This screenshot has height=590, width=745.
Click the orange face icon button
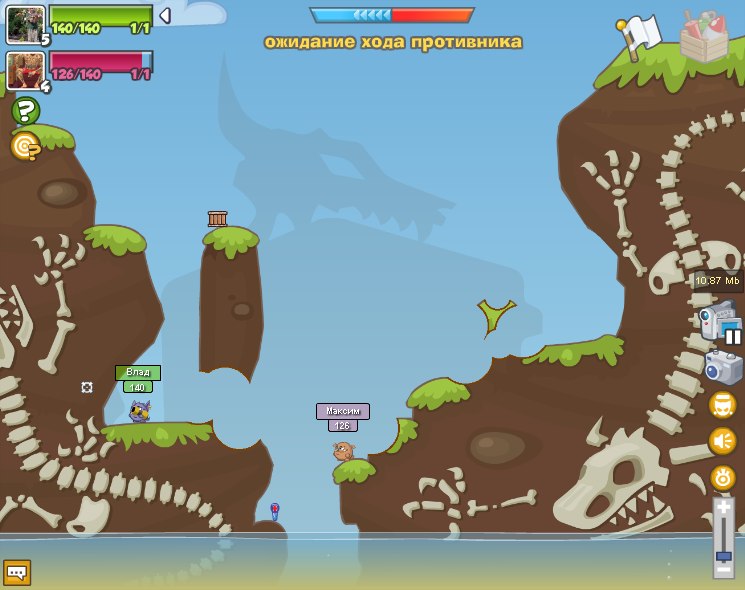[x=722, y=405]
